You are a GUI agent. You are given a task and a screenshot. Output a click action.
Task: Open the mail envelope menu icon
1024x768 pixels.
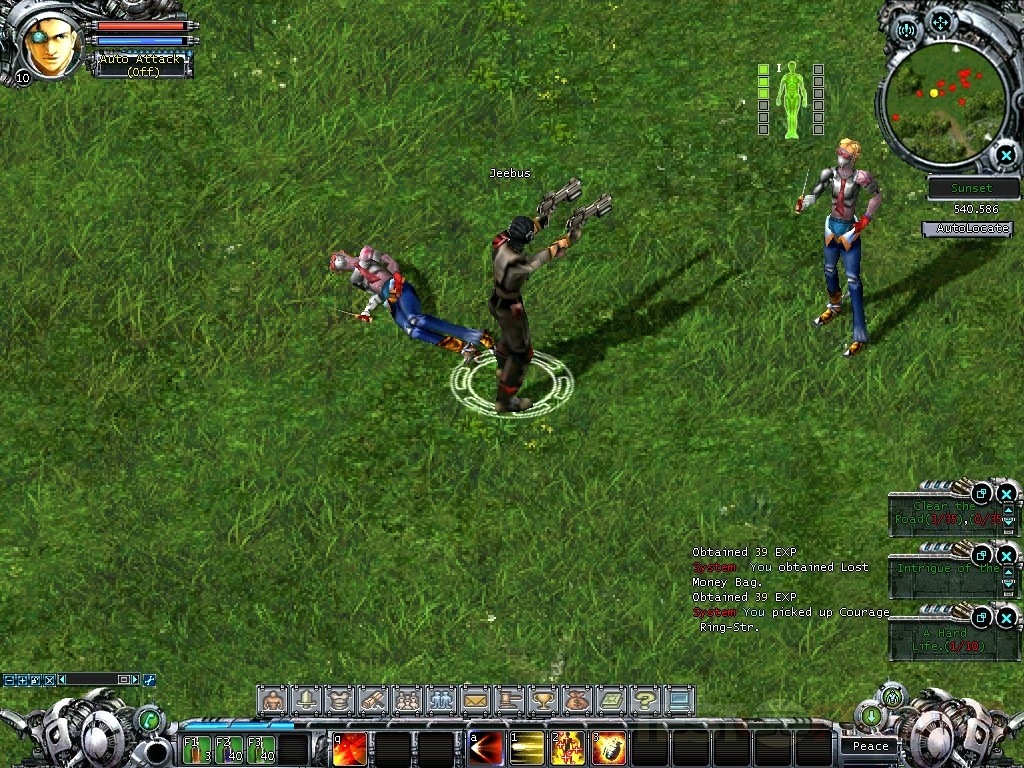point(474,700)
